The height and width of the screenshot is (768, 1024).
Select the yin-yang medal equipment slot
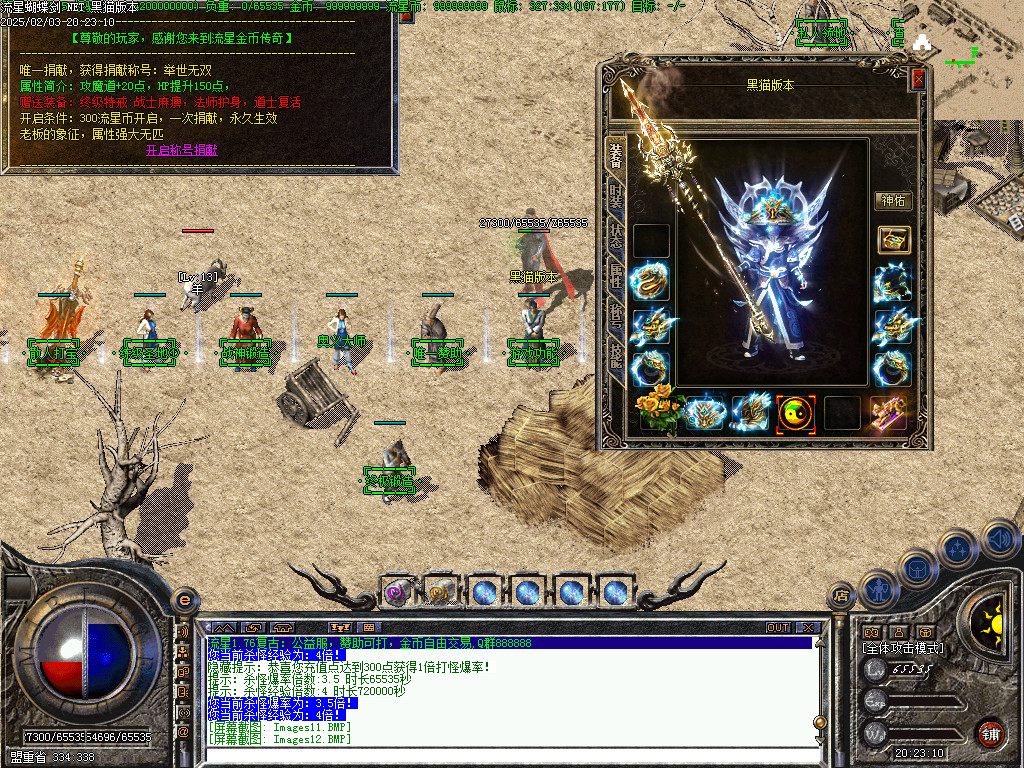(796, 412)
